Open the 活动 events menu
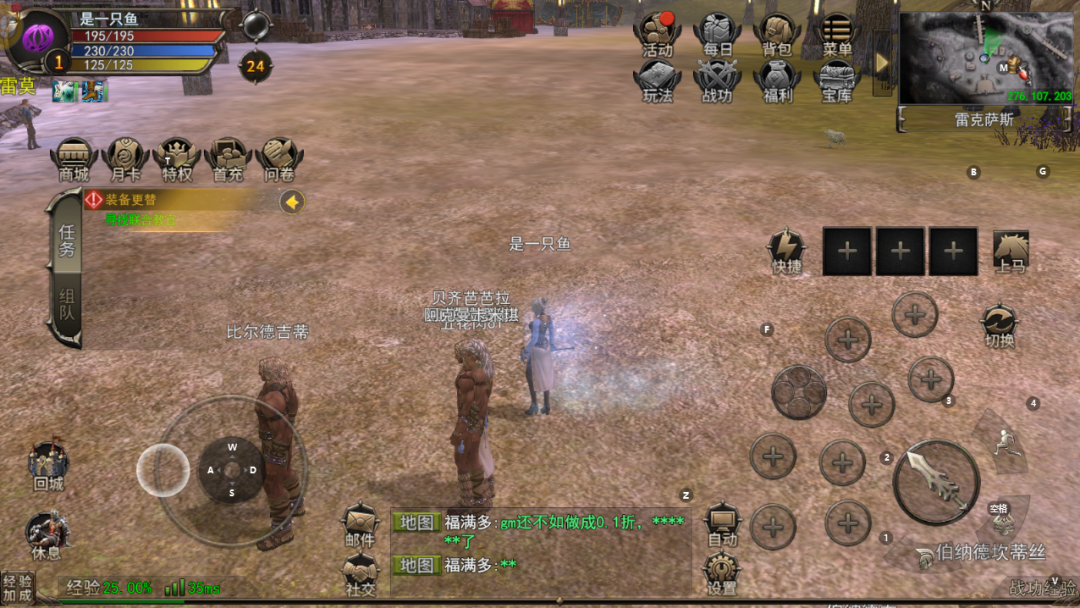 [x=658, y=33]
